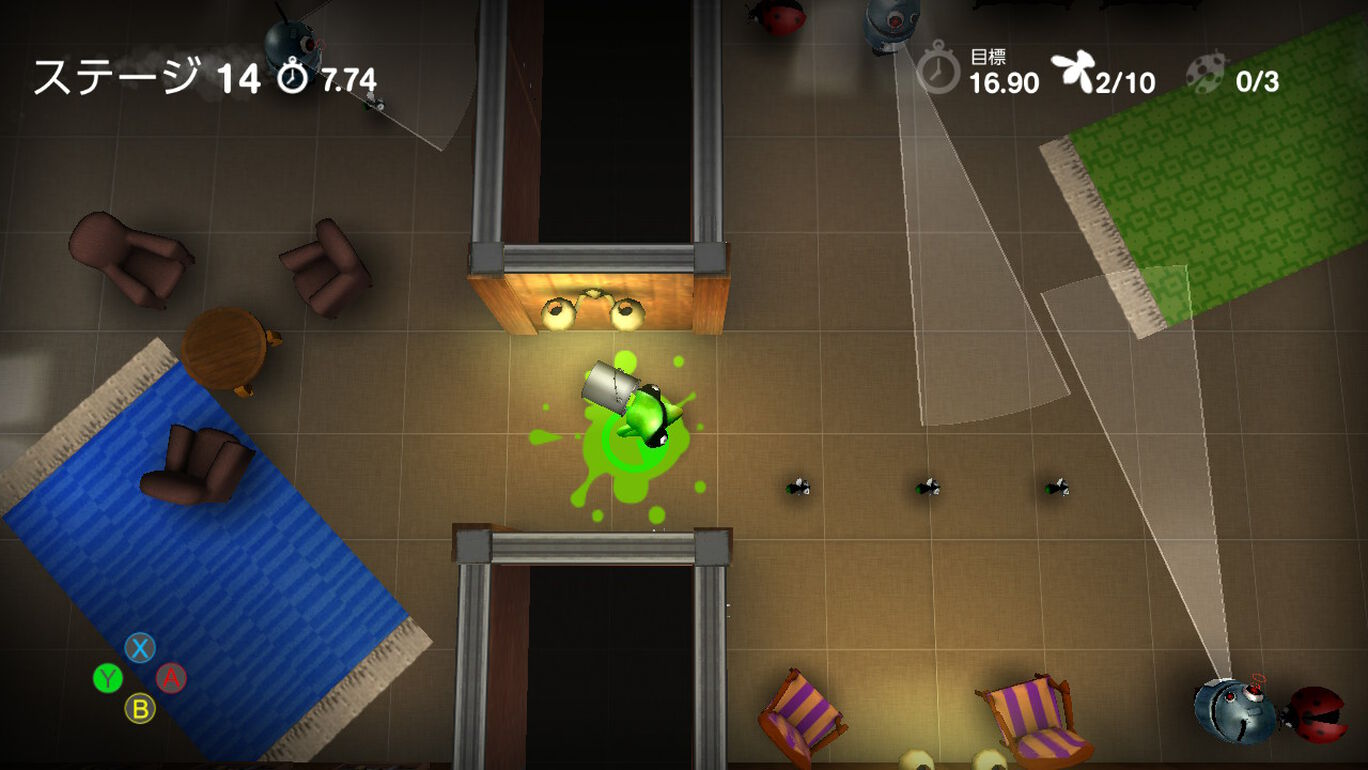Click the white fly collection tracker icon

click(x=1071, y=73)
